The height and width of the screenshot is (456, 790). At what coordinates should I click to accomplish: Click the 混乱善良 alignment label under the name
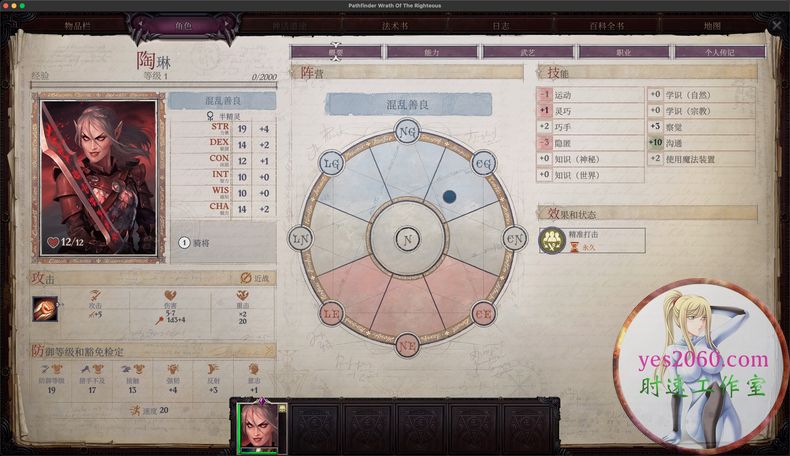(x=221, y=101)
